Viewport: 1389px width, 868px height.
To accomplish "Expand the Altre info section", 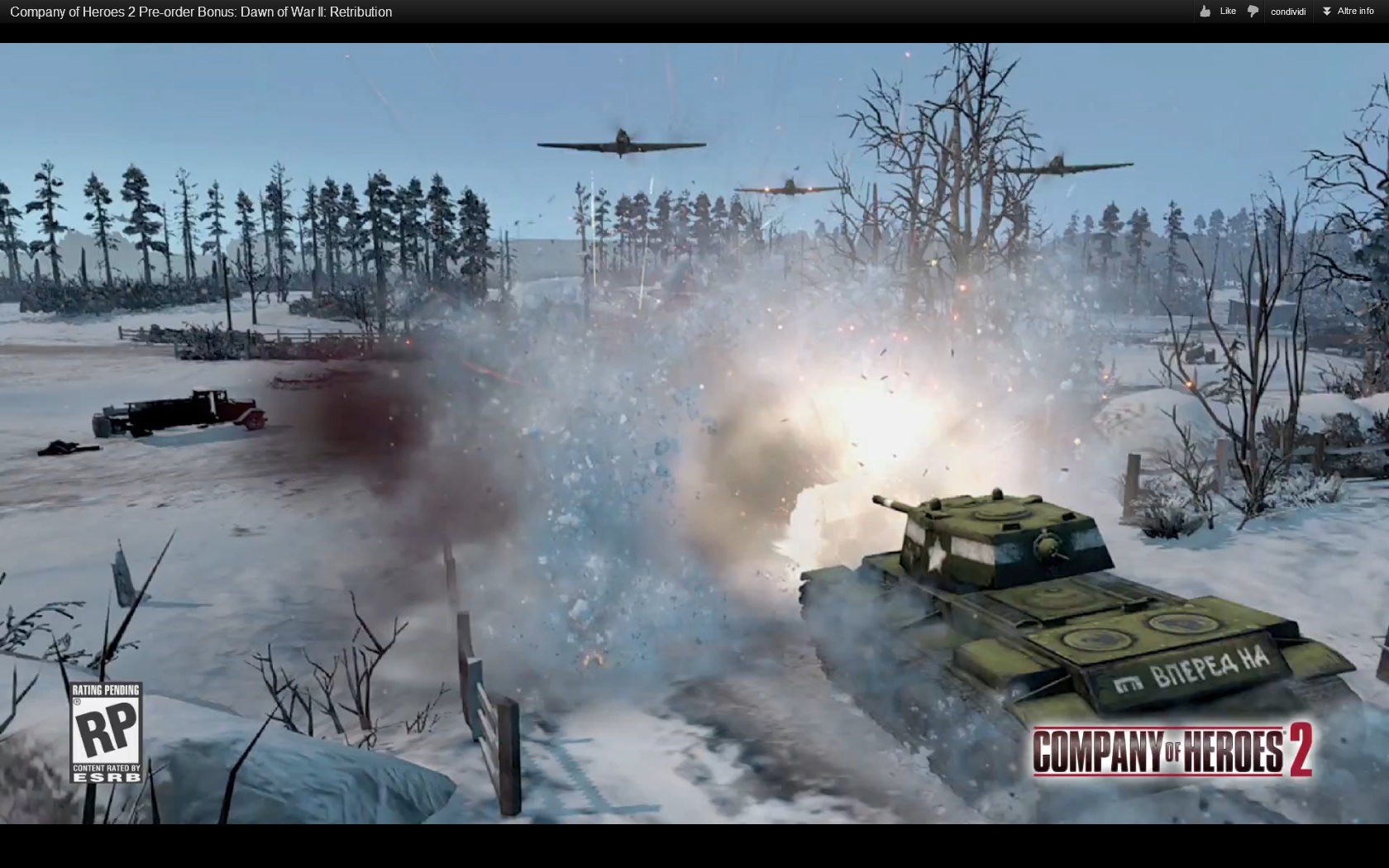I will click(x=1348, y=12).
